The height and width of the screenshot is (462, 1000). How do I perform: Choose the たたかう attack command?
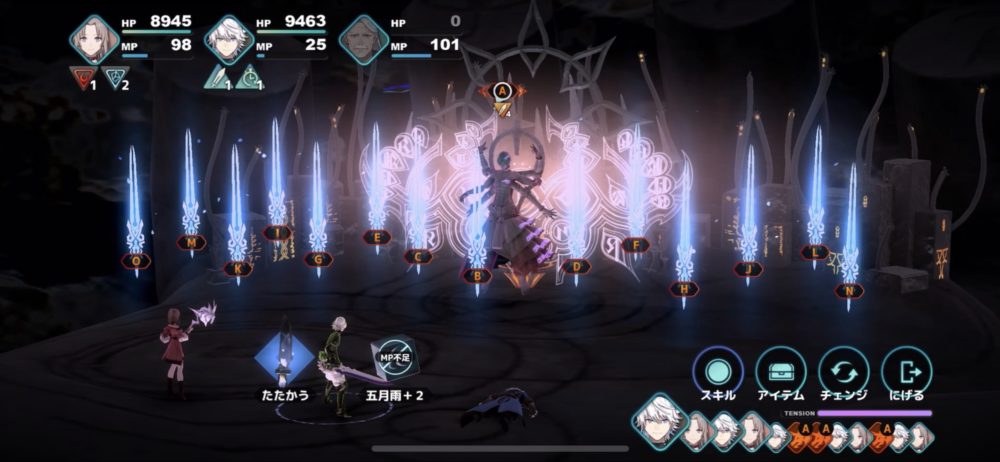point(282,359)
